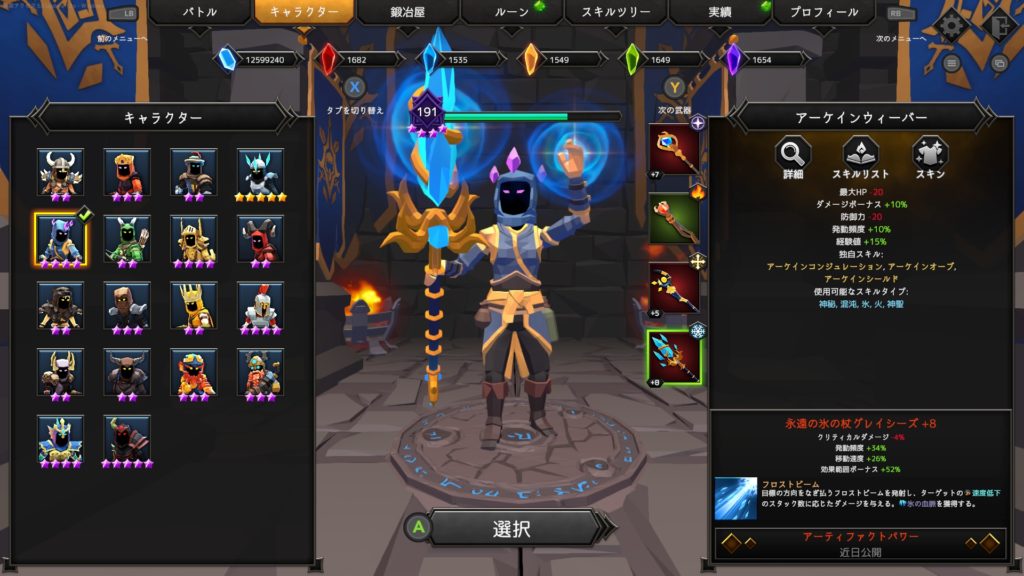Select the red-plumed white knight character
The width and height of the screenshot is (1024, 576).
click(x=260, y=305)
